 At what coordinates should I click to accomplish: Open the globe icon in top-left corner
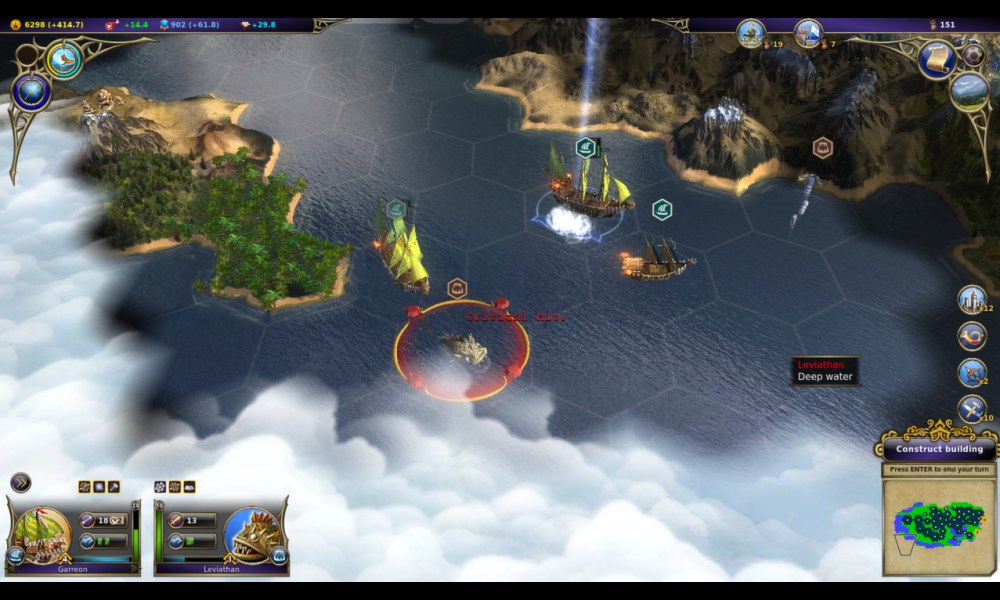pos(31,93)
